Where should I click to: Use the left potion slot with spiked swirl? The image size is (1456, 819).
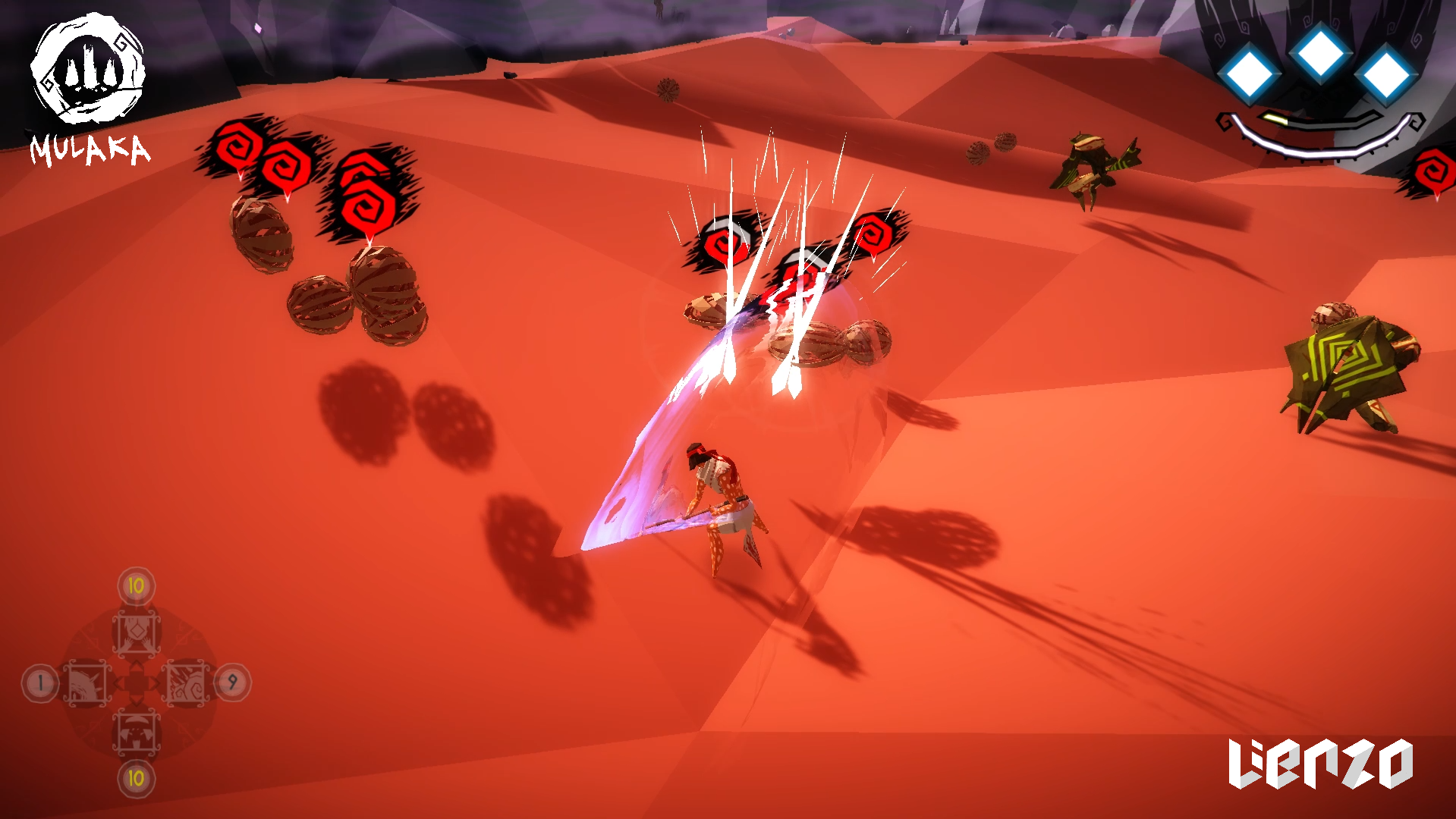87,682
